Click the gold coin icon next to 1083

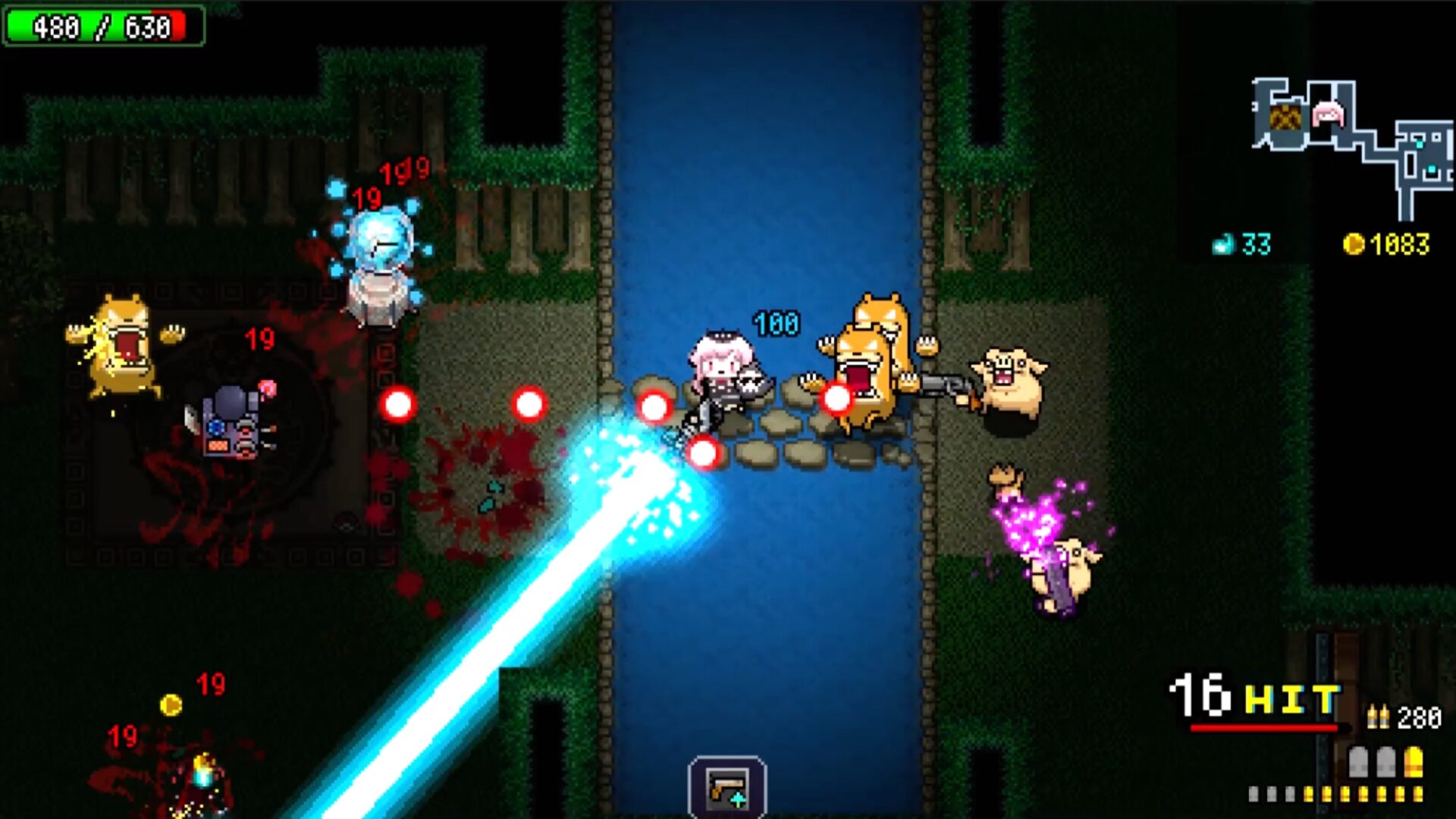(1354, 244)
